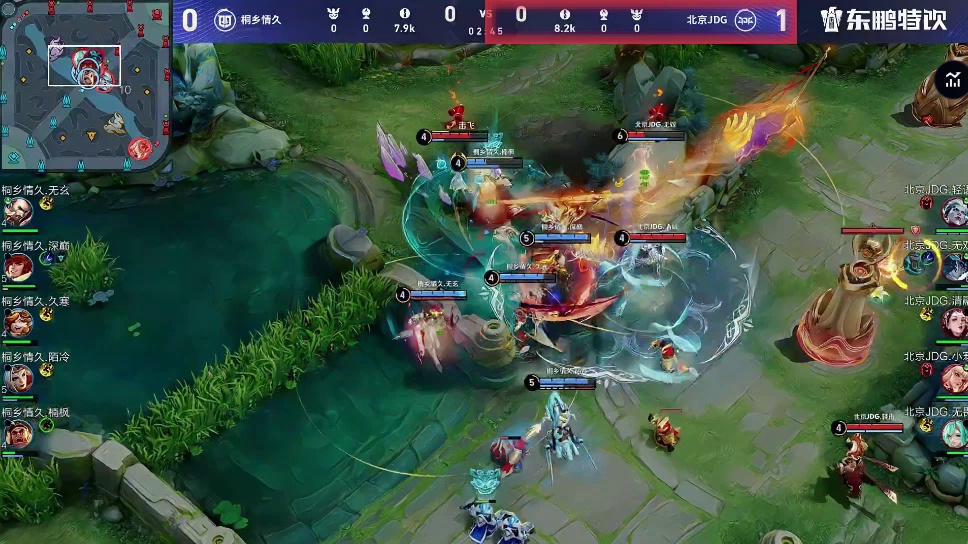Image resolution: width=968 pixels, height=544 pixels.
Task: Click the minimap in the corner
Action: point(85,85)
